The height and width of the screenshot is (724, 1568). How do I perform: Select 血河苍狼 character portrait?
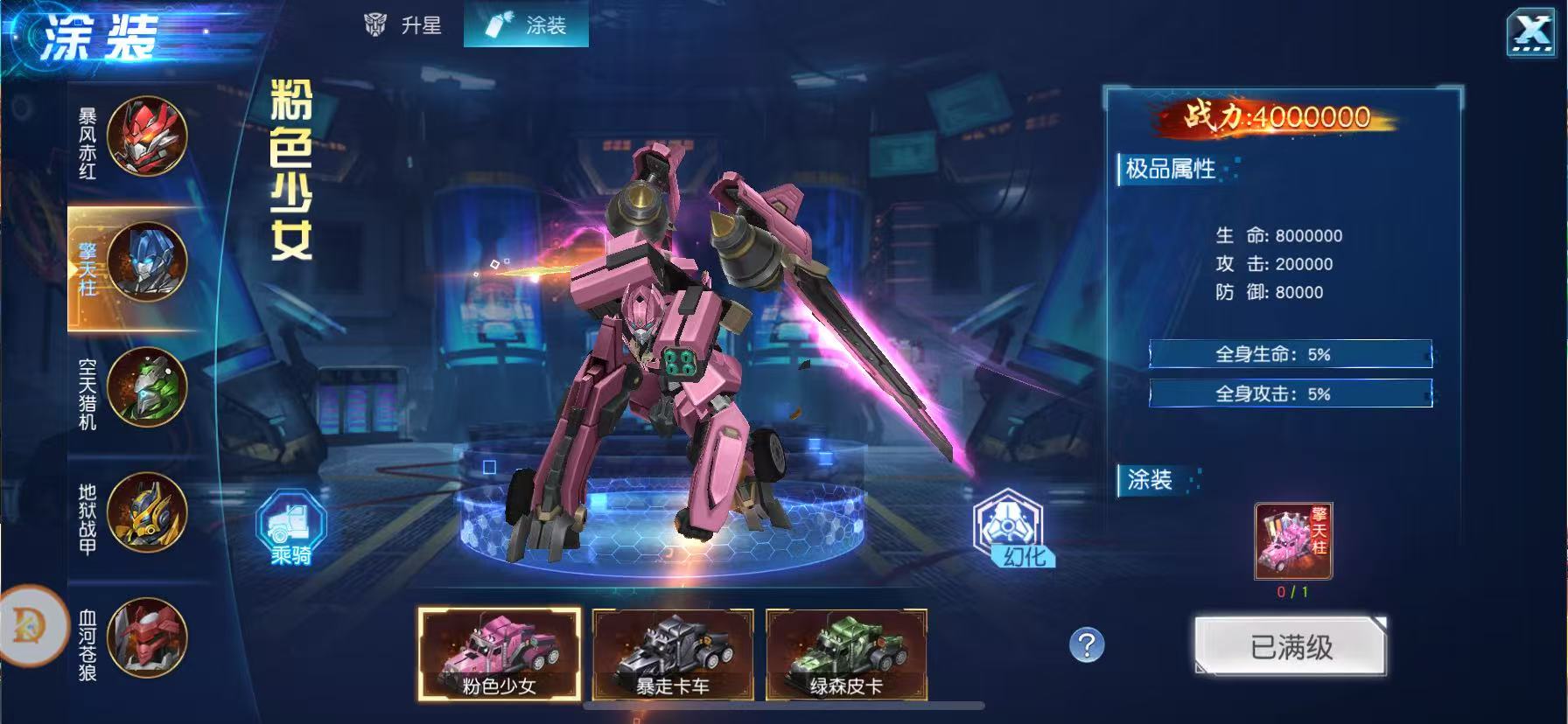tap(146, 637)
